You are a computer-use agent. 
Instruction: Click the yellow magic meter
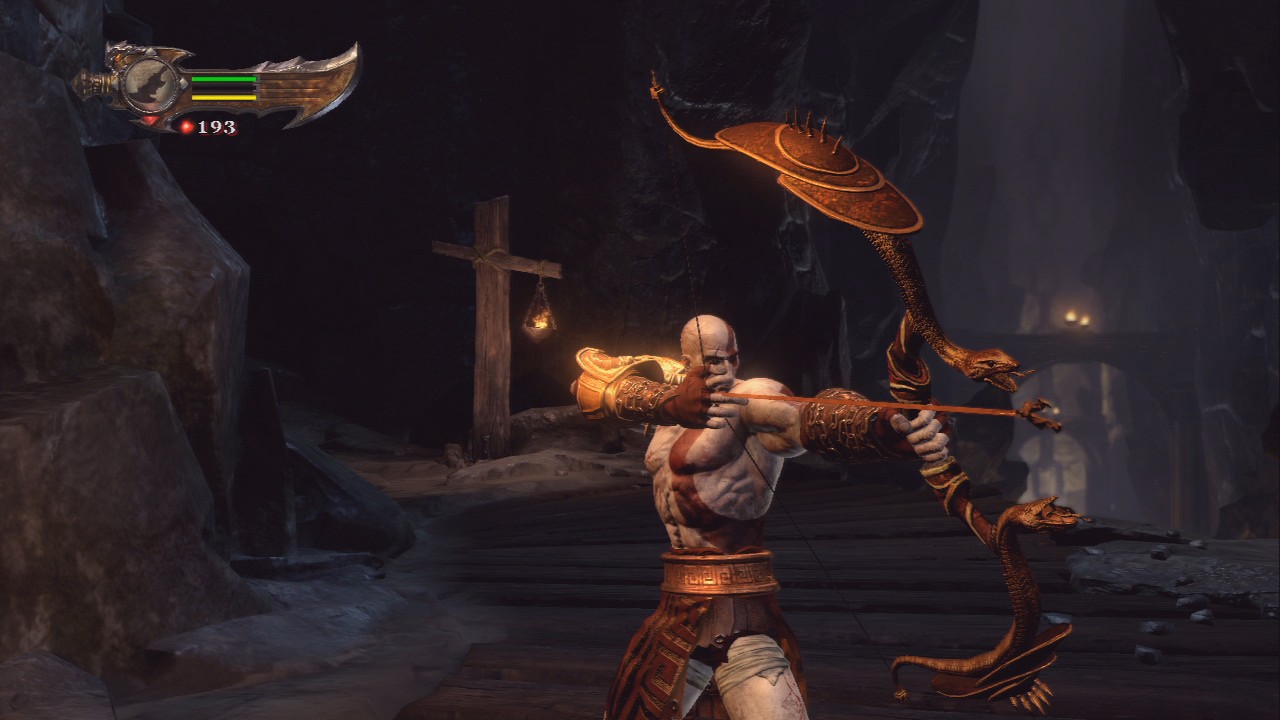pos(224,97)
